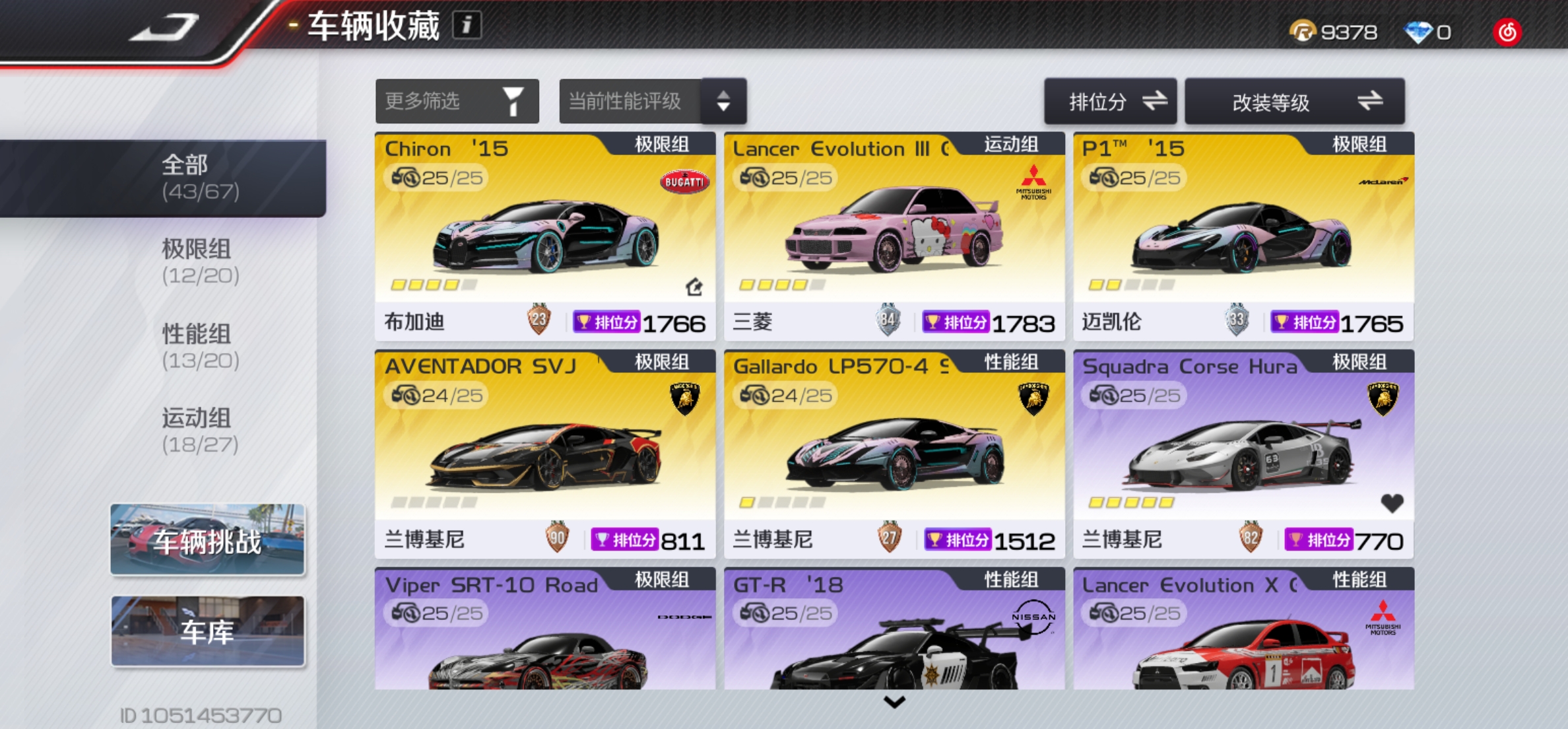Open the Gallardo LP570-4 card

(894, 454)
